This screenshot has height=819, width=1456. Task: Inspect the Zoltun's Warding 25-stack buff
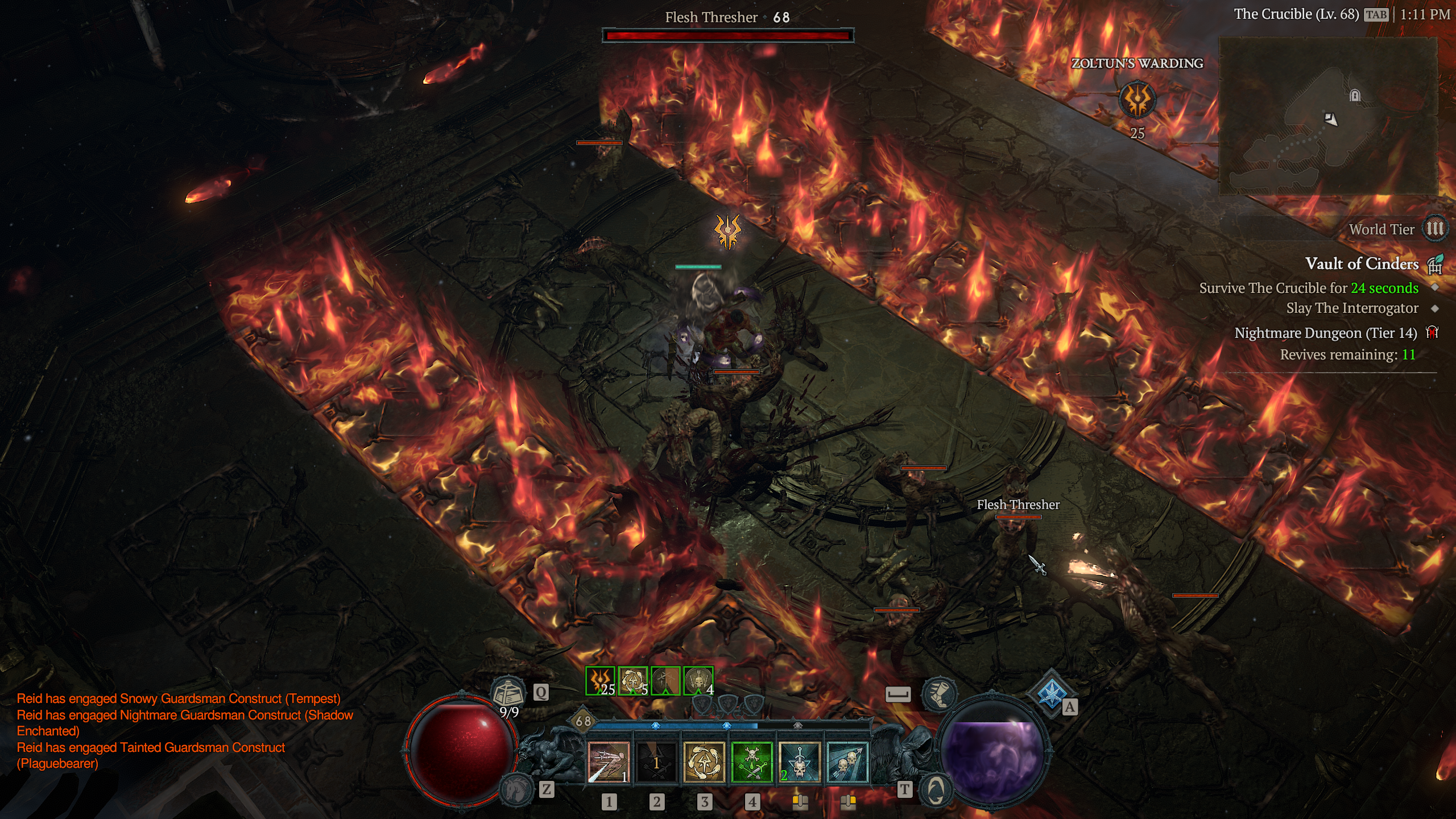point(600,681)
